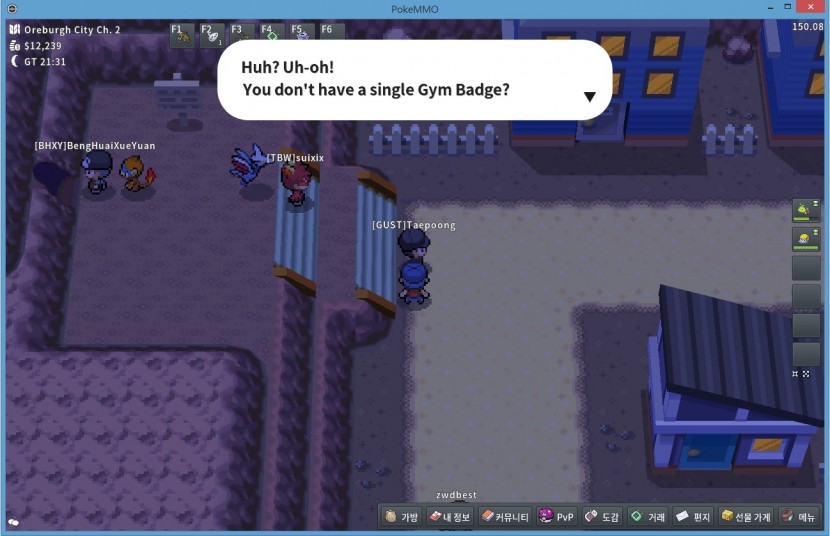Screen dimensions: 830x536
Task: Open the chat bubble icon
Action: pyautogui.click(x=13, y=522)
